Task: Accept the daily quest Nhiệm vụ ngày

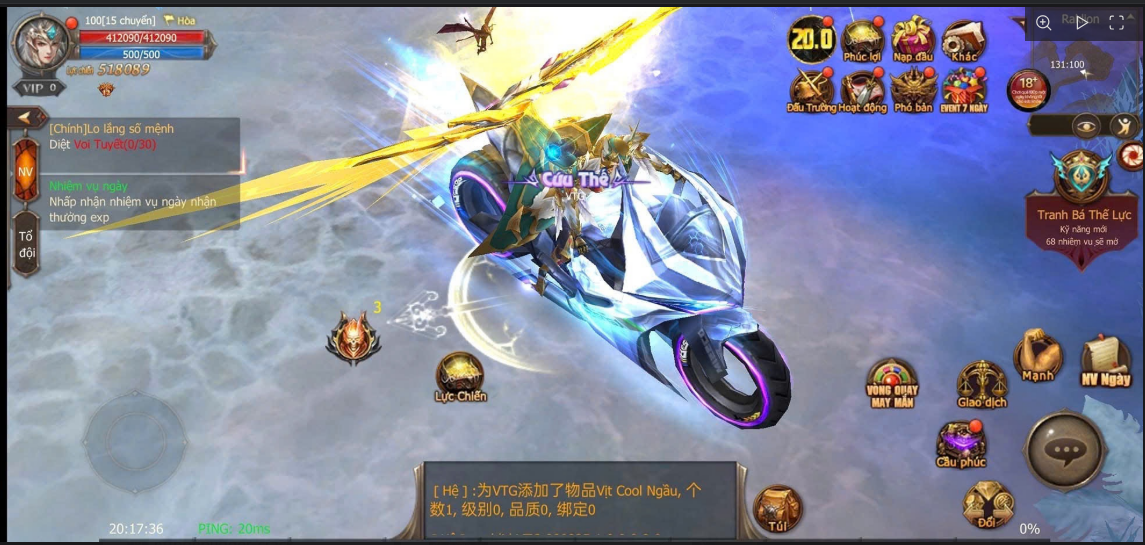Action: (x=130, y=201)
